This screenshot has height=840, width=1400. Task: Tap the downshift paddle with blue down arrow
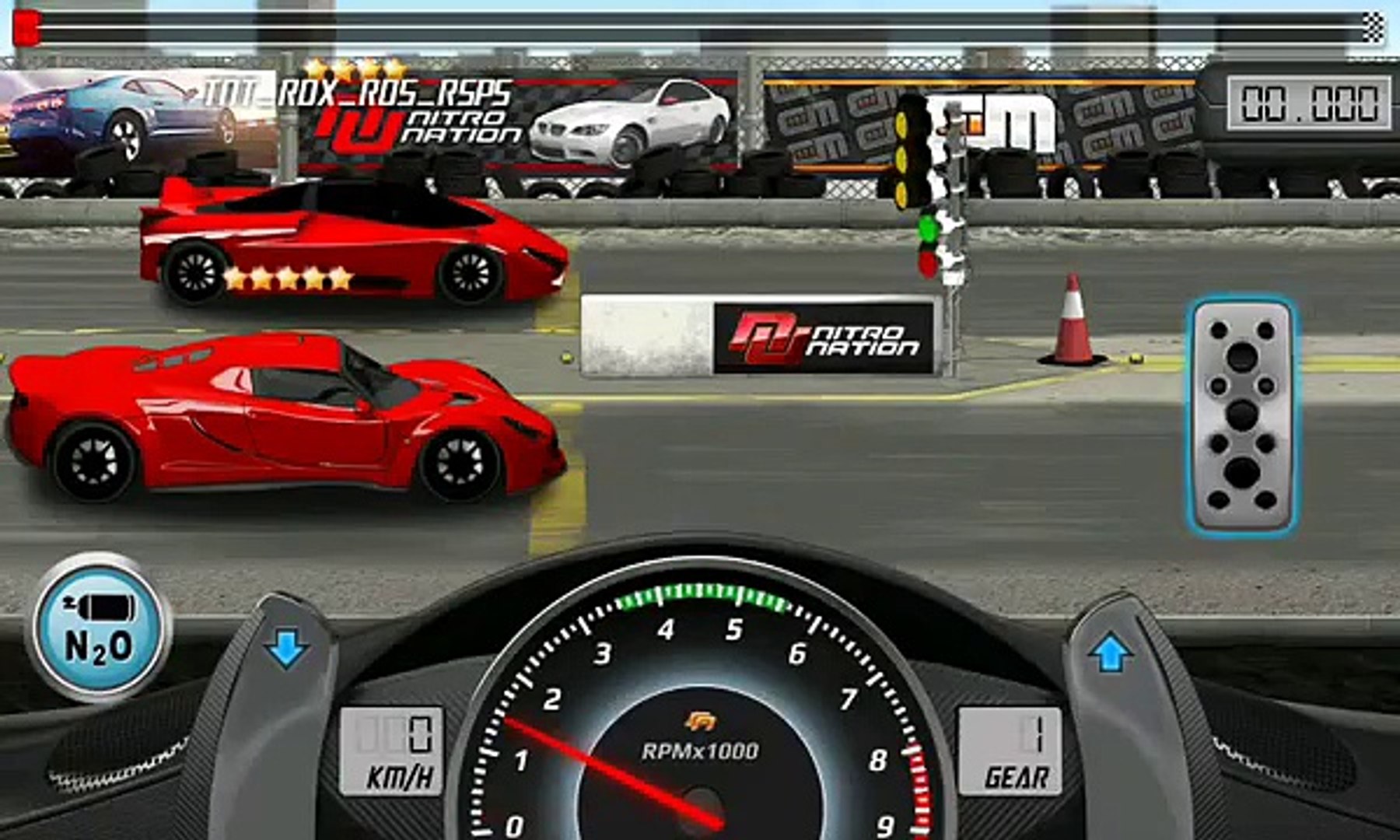coord(286,649)
